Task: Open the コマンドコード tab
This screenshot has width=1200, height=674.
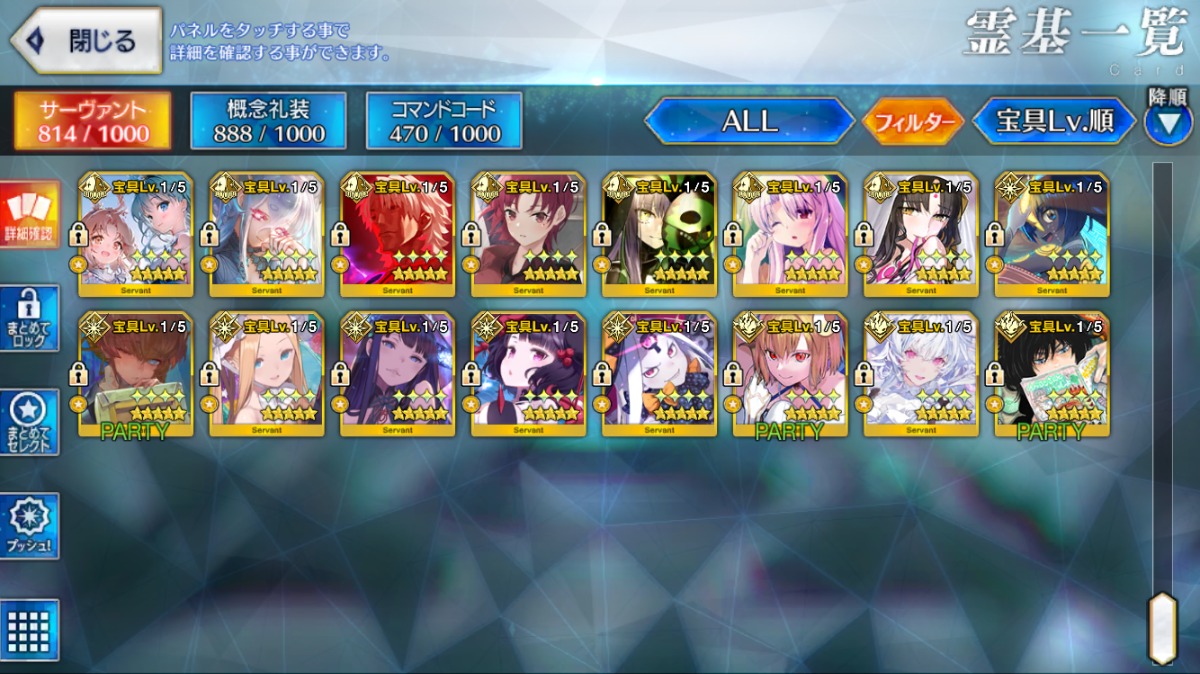Action: pyautogui.click(x=444, y=122)
